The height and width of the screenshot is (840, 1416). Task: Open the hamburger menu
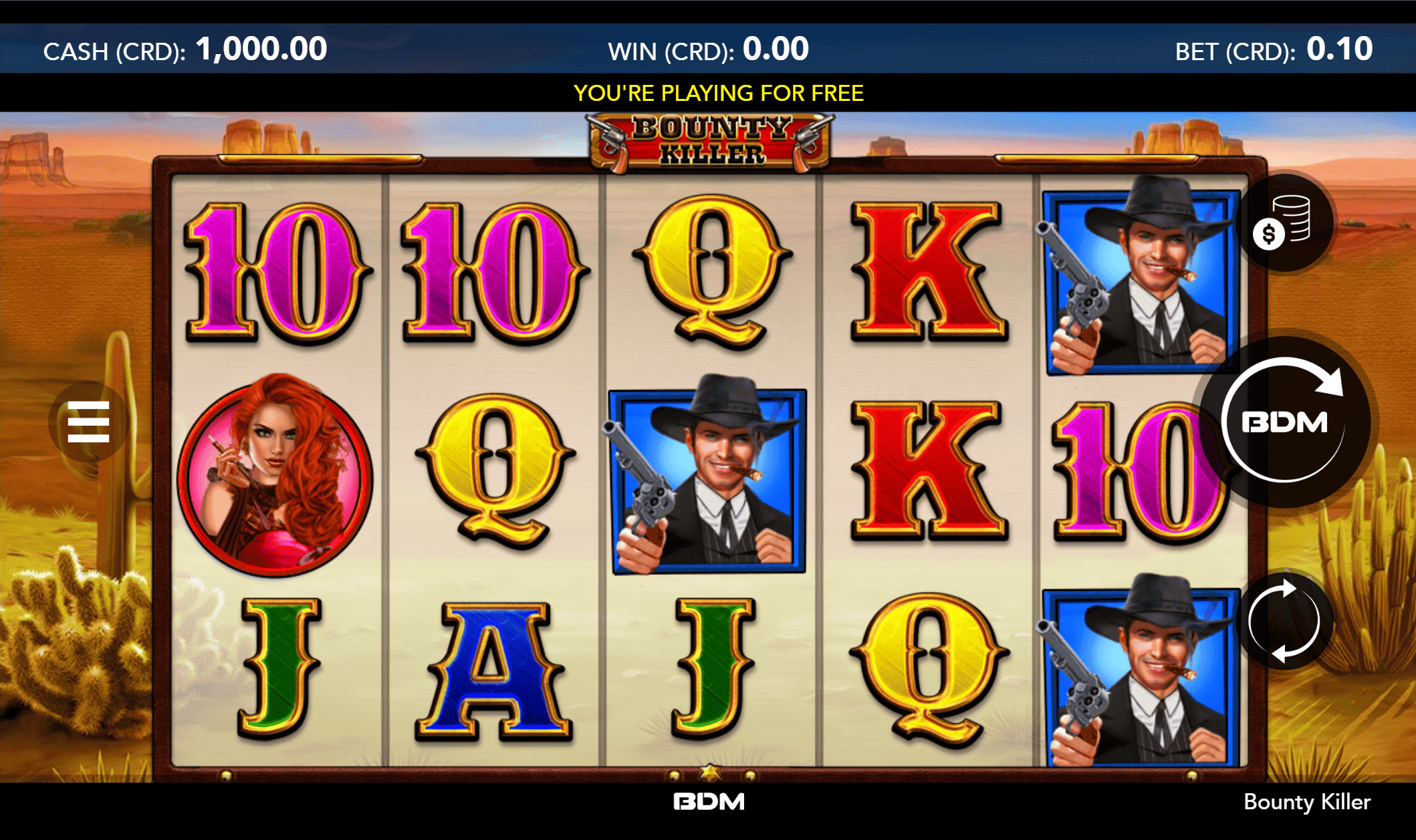(88, 422)
